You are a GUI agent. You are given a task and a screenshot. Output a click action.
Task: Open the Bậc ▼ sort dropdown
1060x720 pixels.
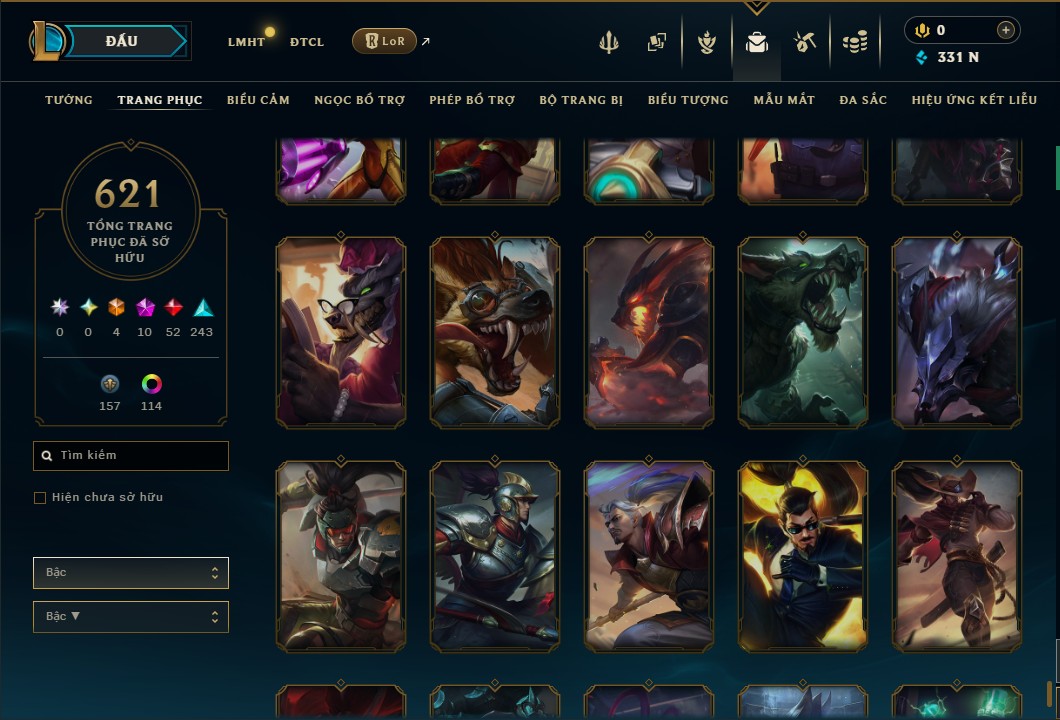131,617
